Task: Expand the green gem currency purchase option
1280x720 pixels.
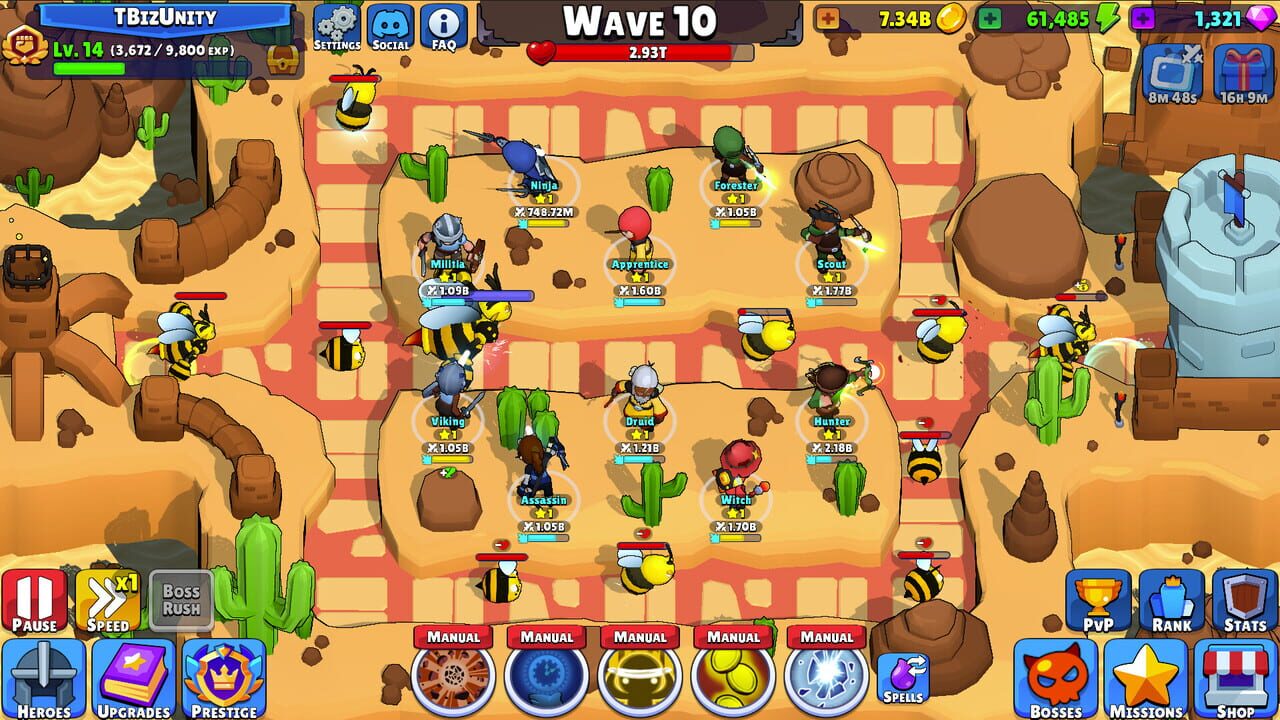Action: click(988, 17)
